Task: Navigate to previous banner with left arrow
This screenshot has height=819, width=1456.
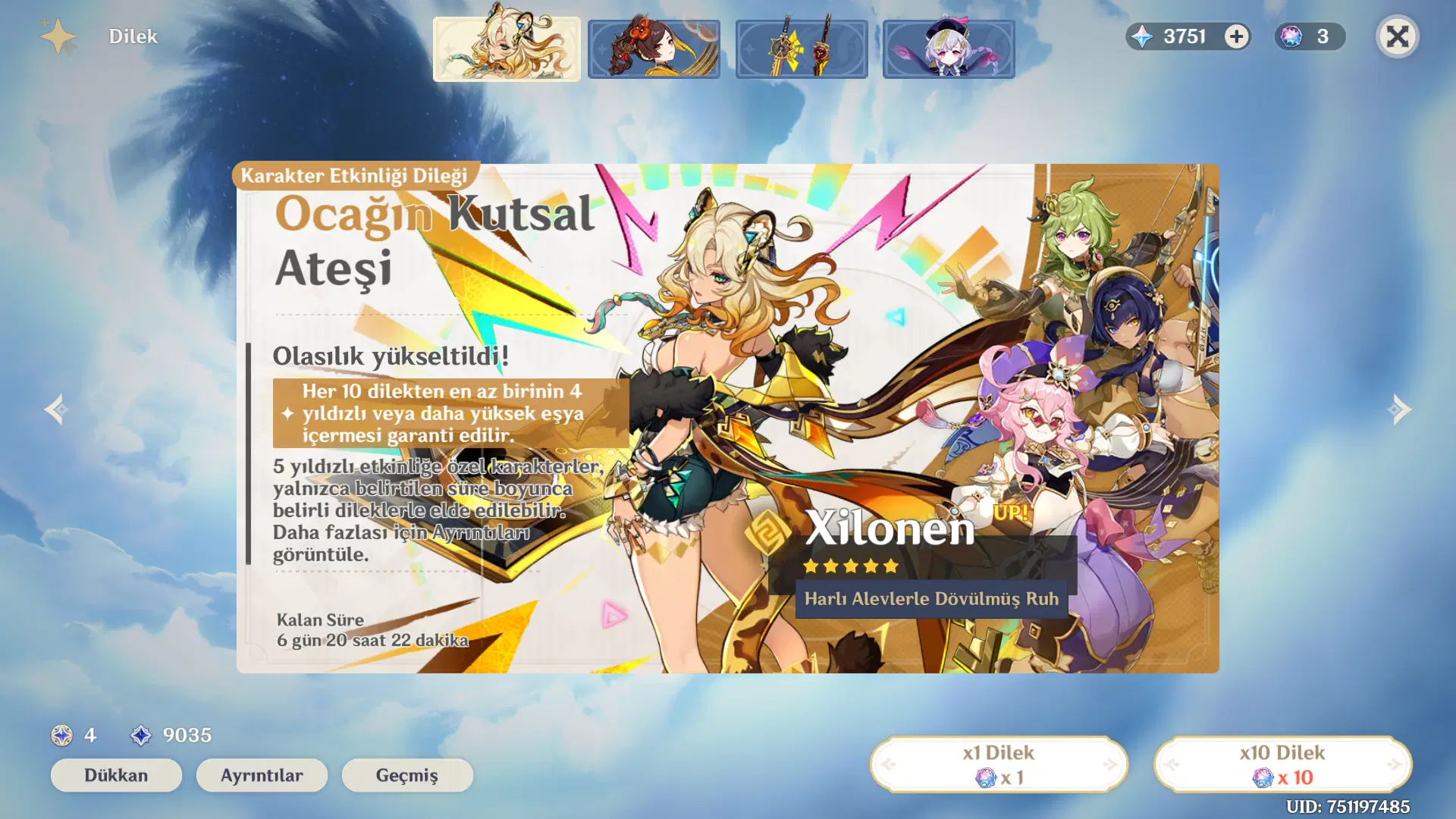Action: (55, 409)
